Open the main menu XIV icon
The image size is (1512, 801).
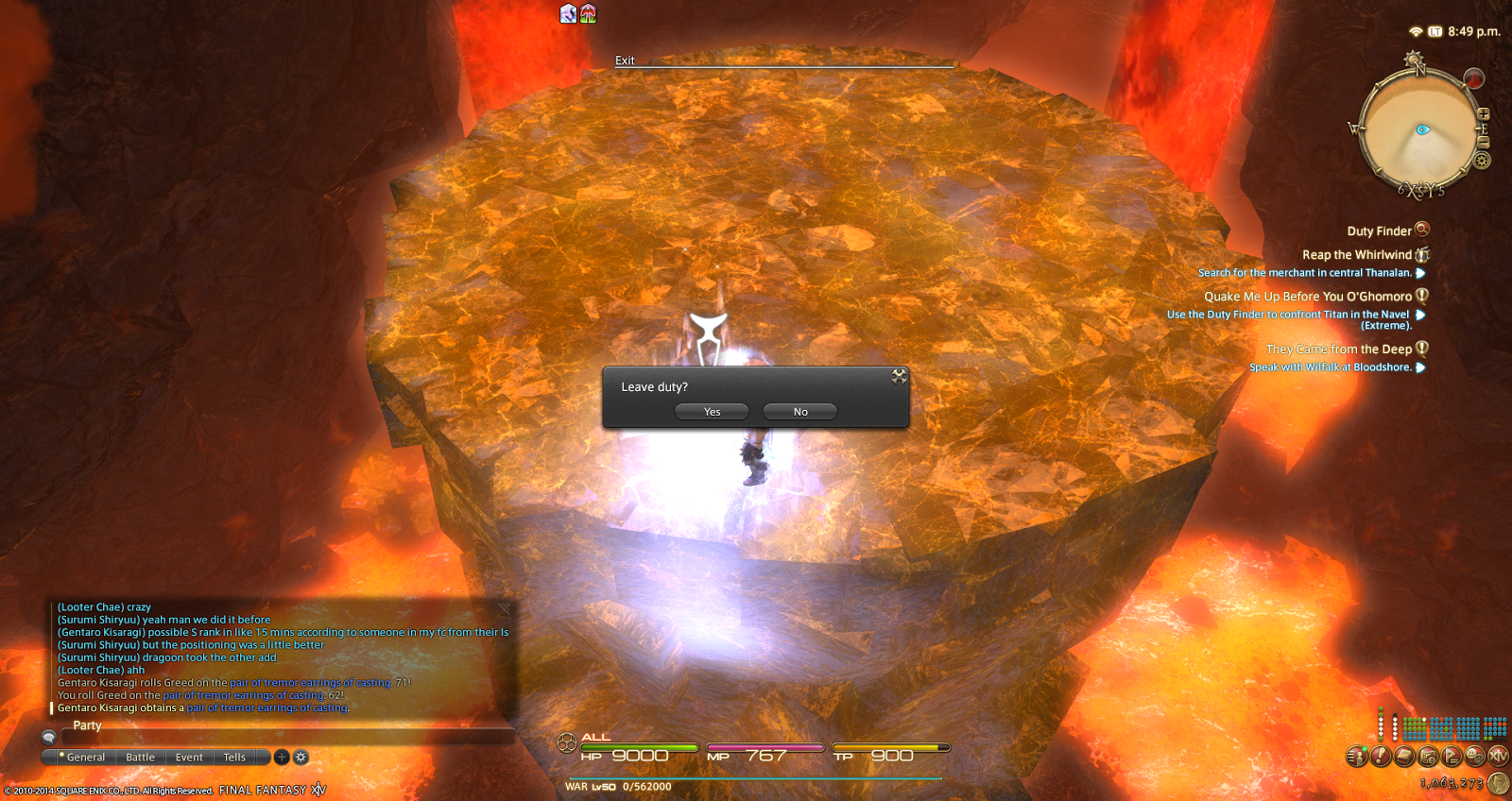(x=1498, y=756)
